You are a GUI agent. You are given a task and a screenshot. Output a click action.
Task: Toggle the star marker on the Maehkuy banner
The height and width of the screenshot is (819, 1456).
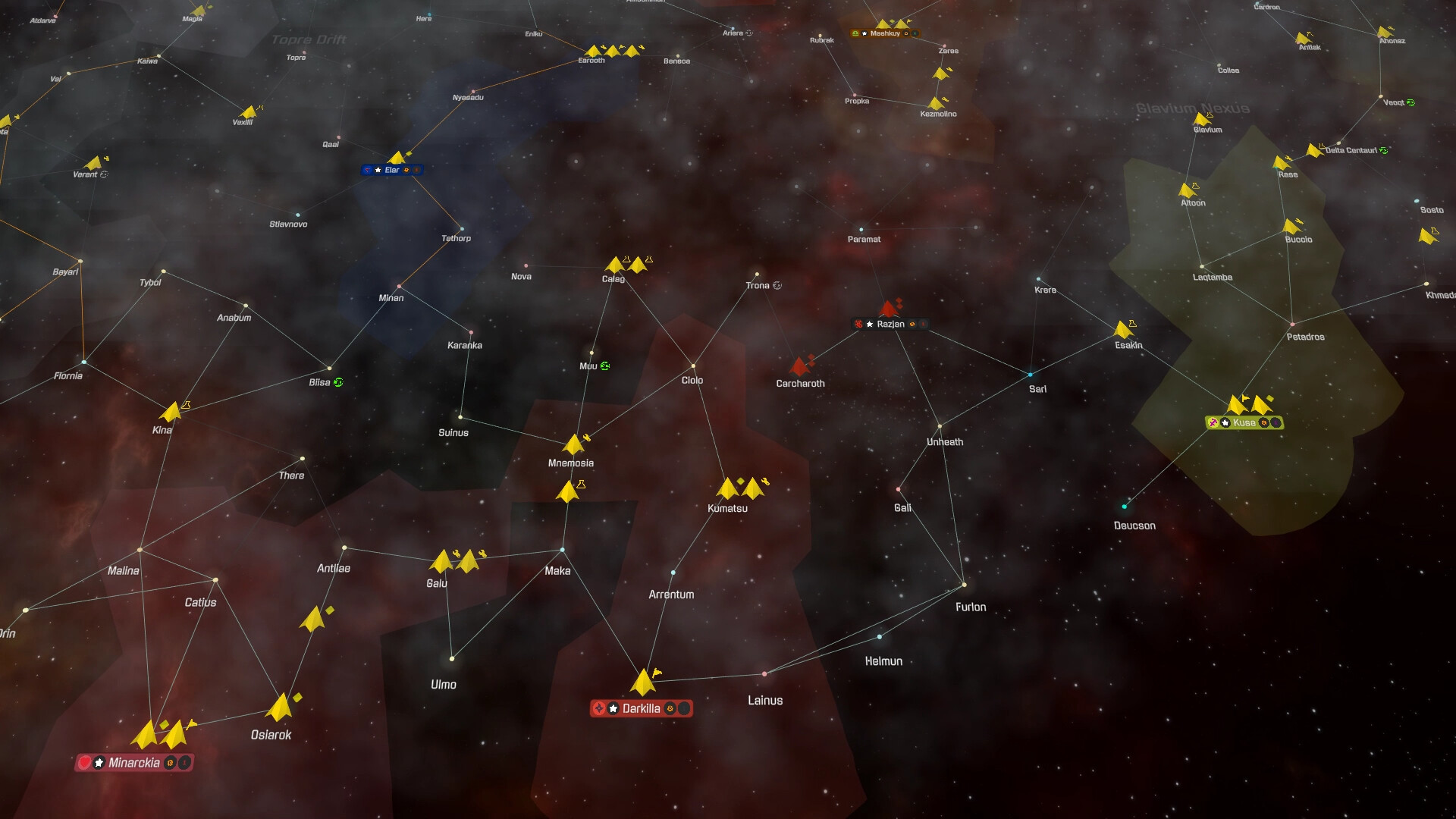pyautogui.click(x=864, y=33)
